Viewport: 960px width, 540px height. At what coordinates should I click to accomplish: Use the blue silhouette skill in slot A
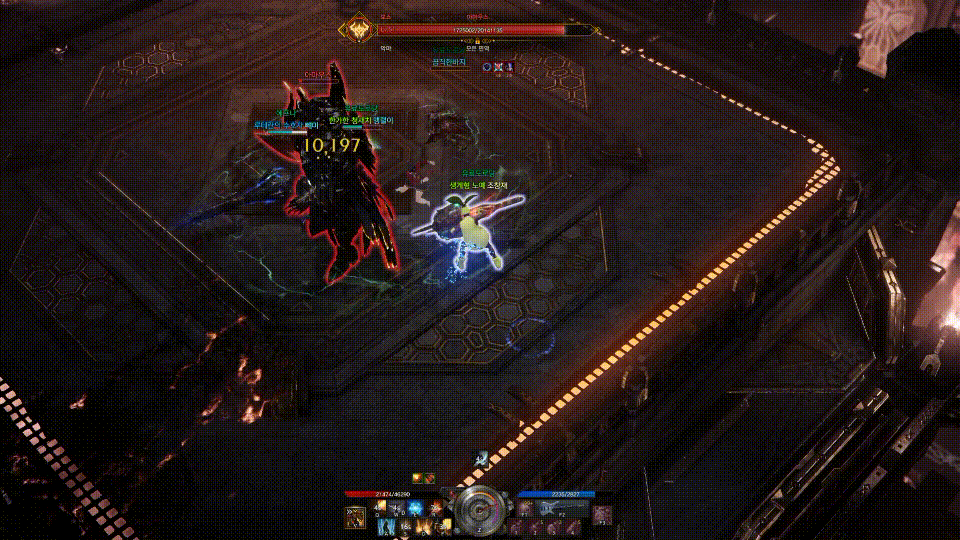[386, 526]
